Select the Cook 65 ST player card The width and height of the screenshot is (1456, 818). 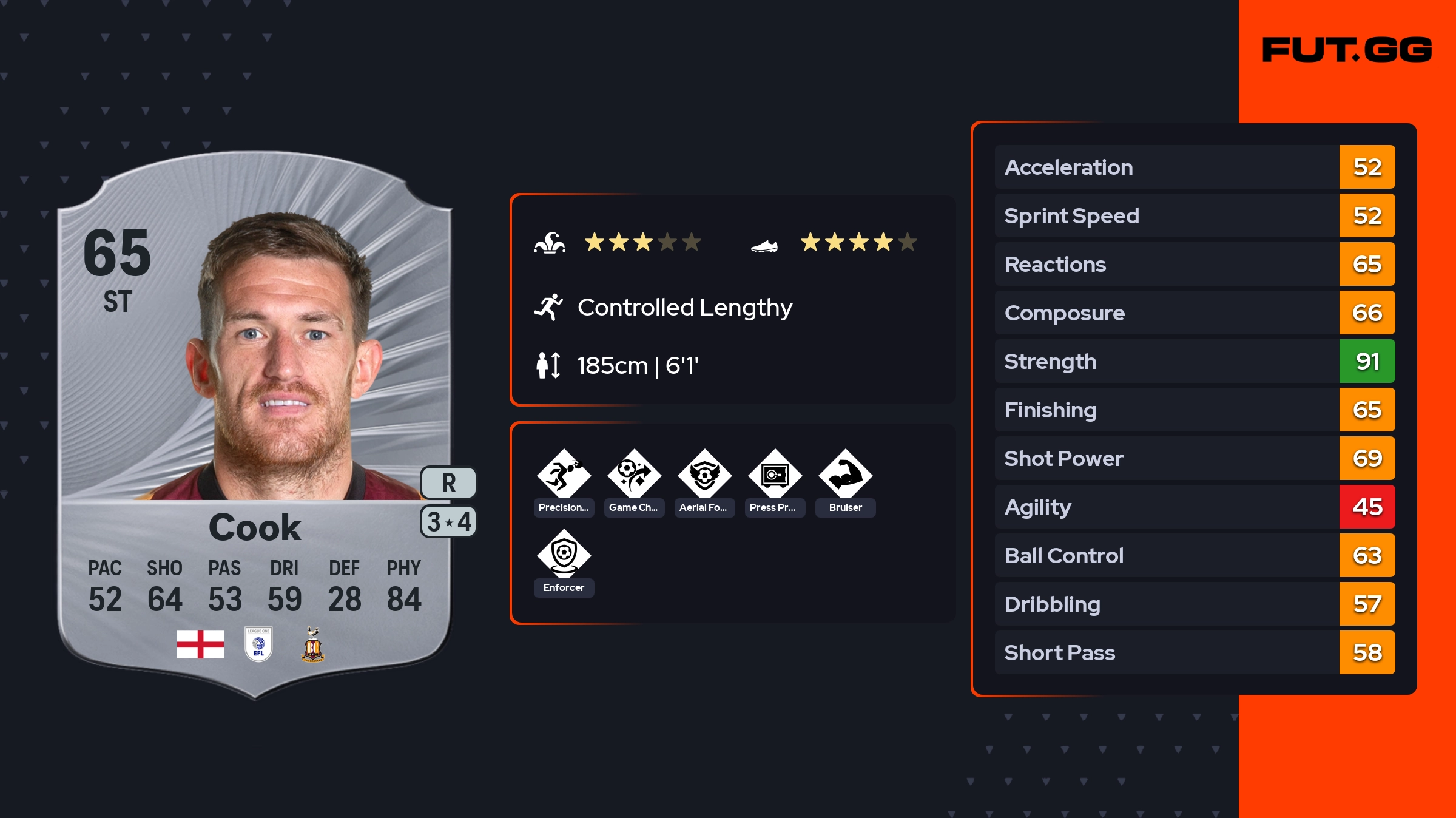point(255,425)
